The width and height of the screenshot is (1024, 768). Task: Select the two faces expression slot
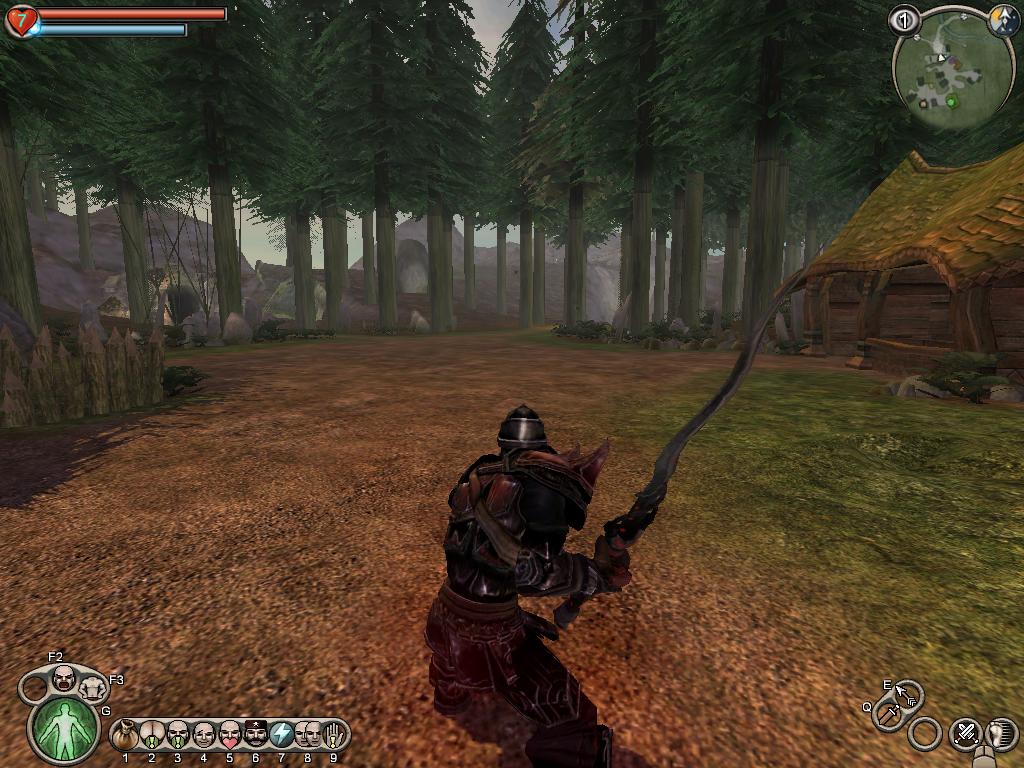(x=307, y=735)
